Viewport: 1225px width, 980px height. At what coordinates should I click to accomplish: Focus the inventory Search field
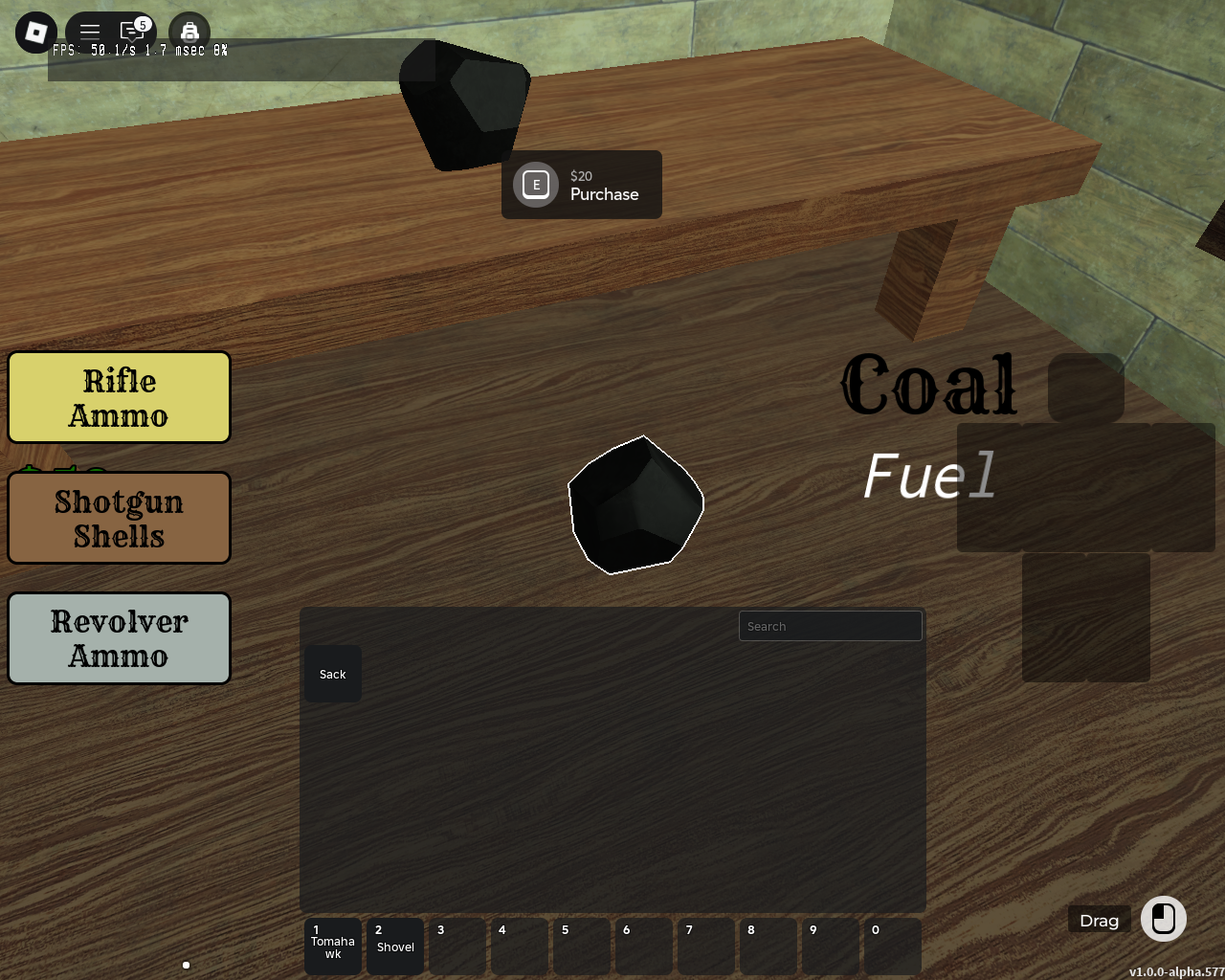click(x=830, y=626)
